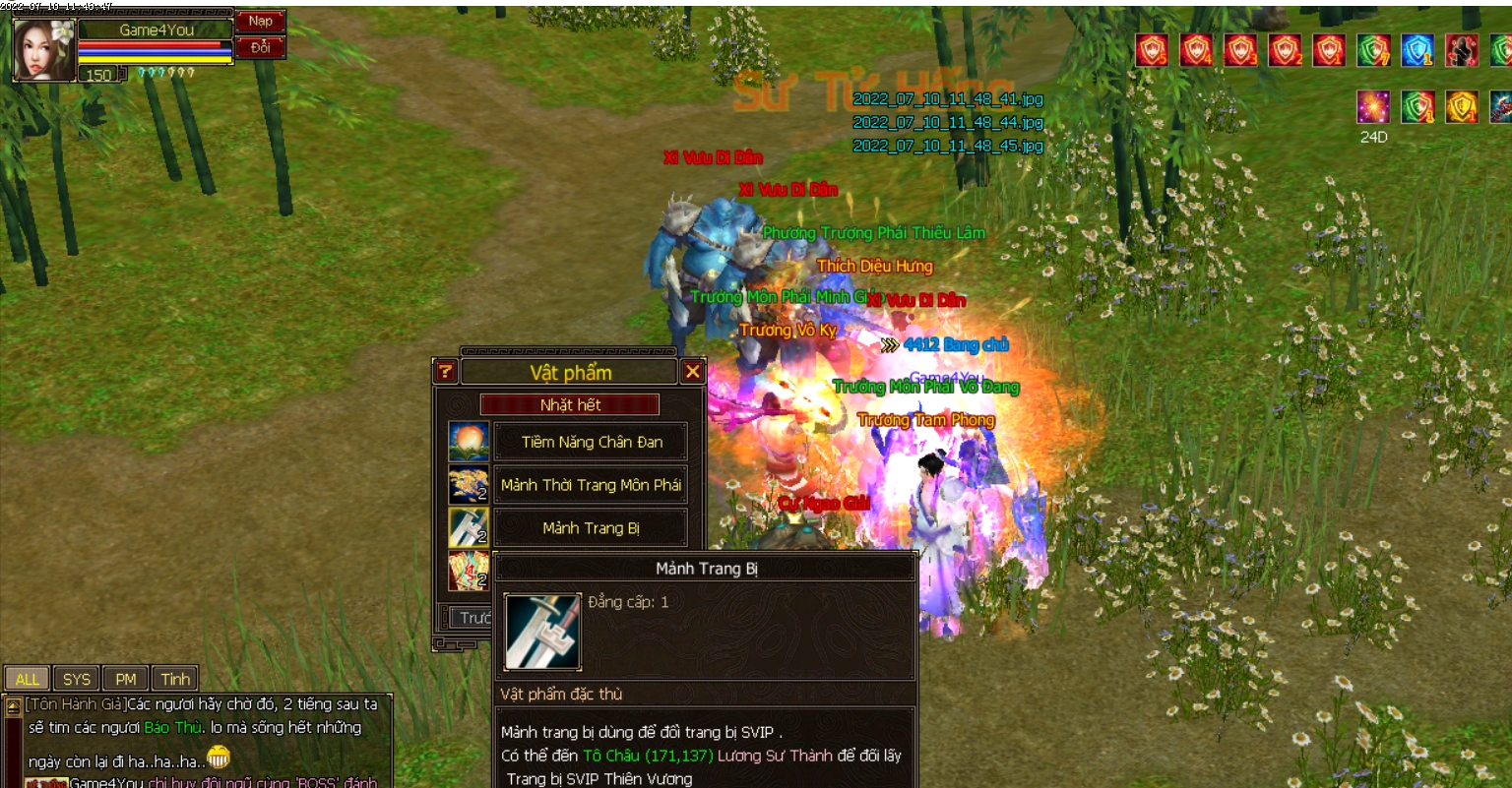Open help for the Vật phẩm window
1512x788 pixels.
point(446,371)
